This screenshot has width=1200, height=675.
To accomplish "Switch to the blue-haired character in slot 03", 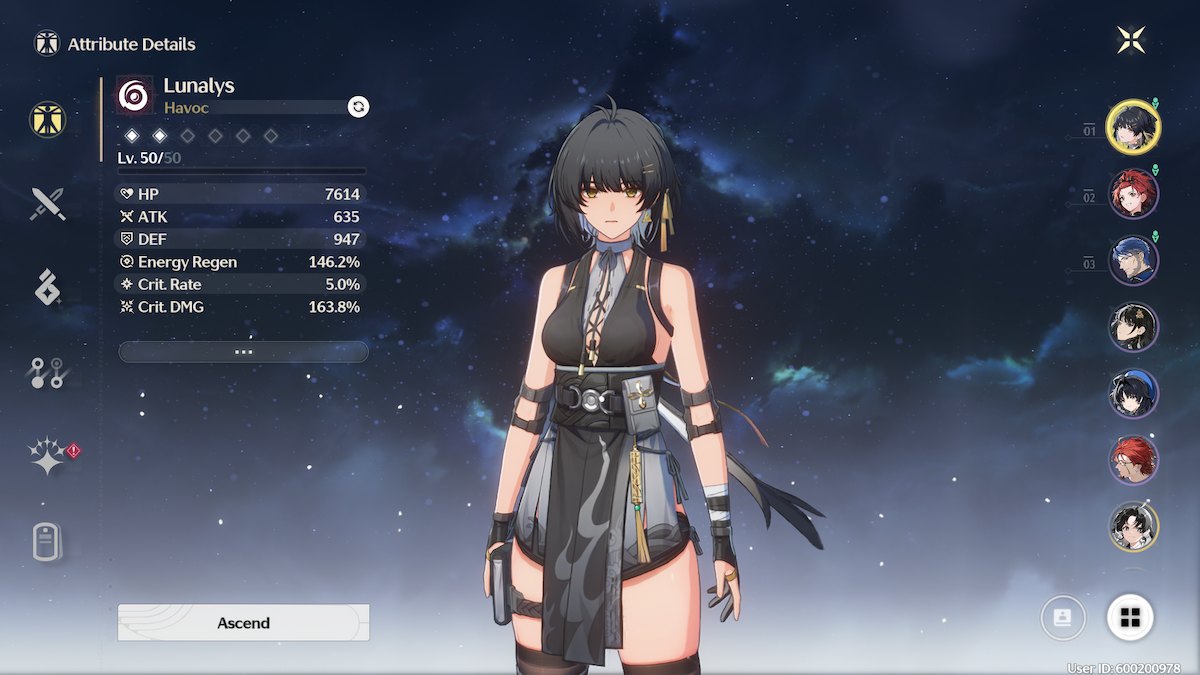I will pyautogui.click(x=1133, y=261).
